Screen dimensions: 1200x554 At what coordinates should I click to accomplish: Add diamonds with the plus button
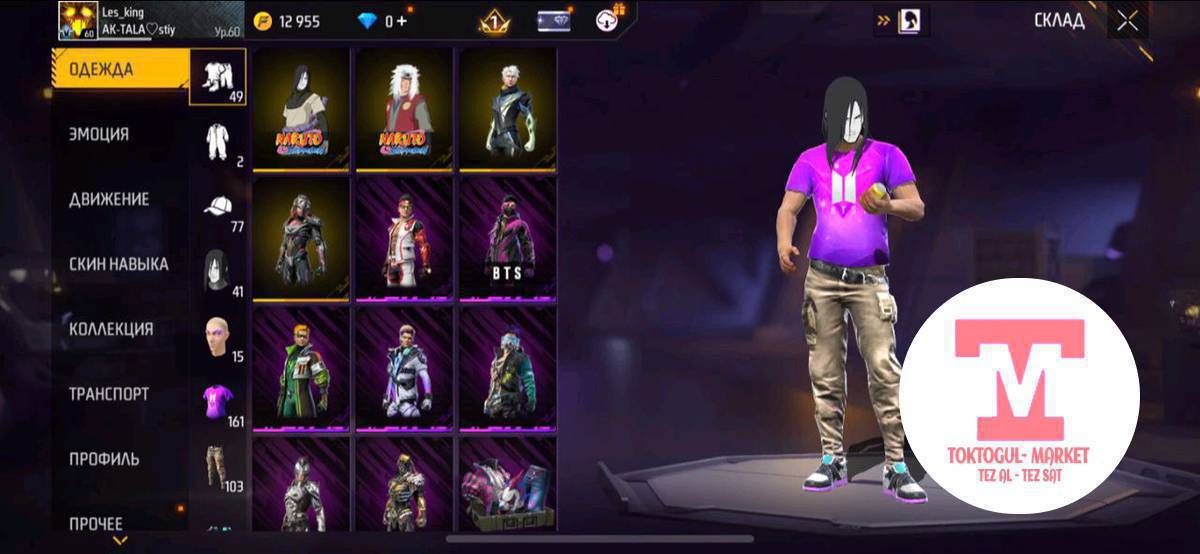point(402,21)
